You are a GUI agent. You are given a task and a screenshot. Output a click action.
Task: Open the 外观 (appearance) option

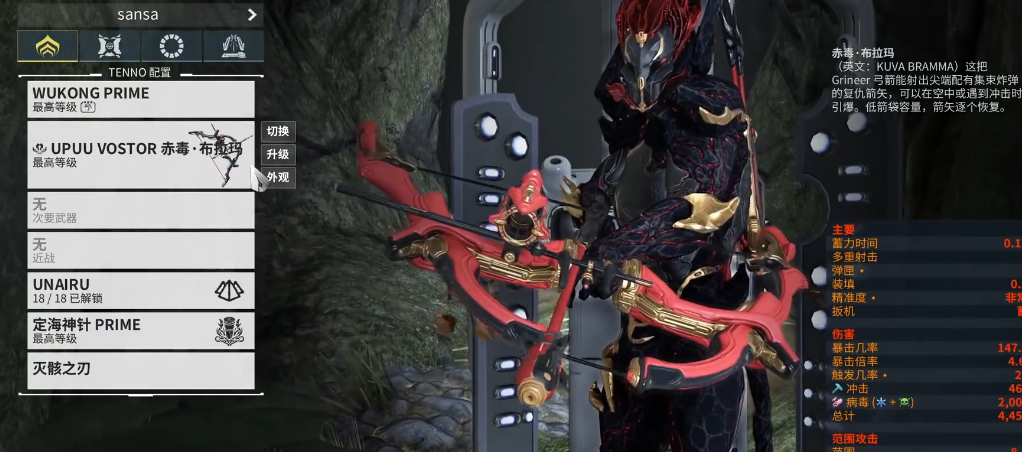tap(278, 178)
